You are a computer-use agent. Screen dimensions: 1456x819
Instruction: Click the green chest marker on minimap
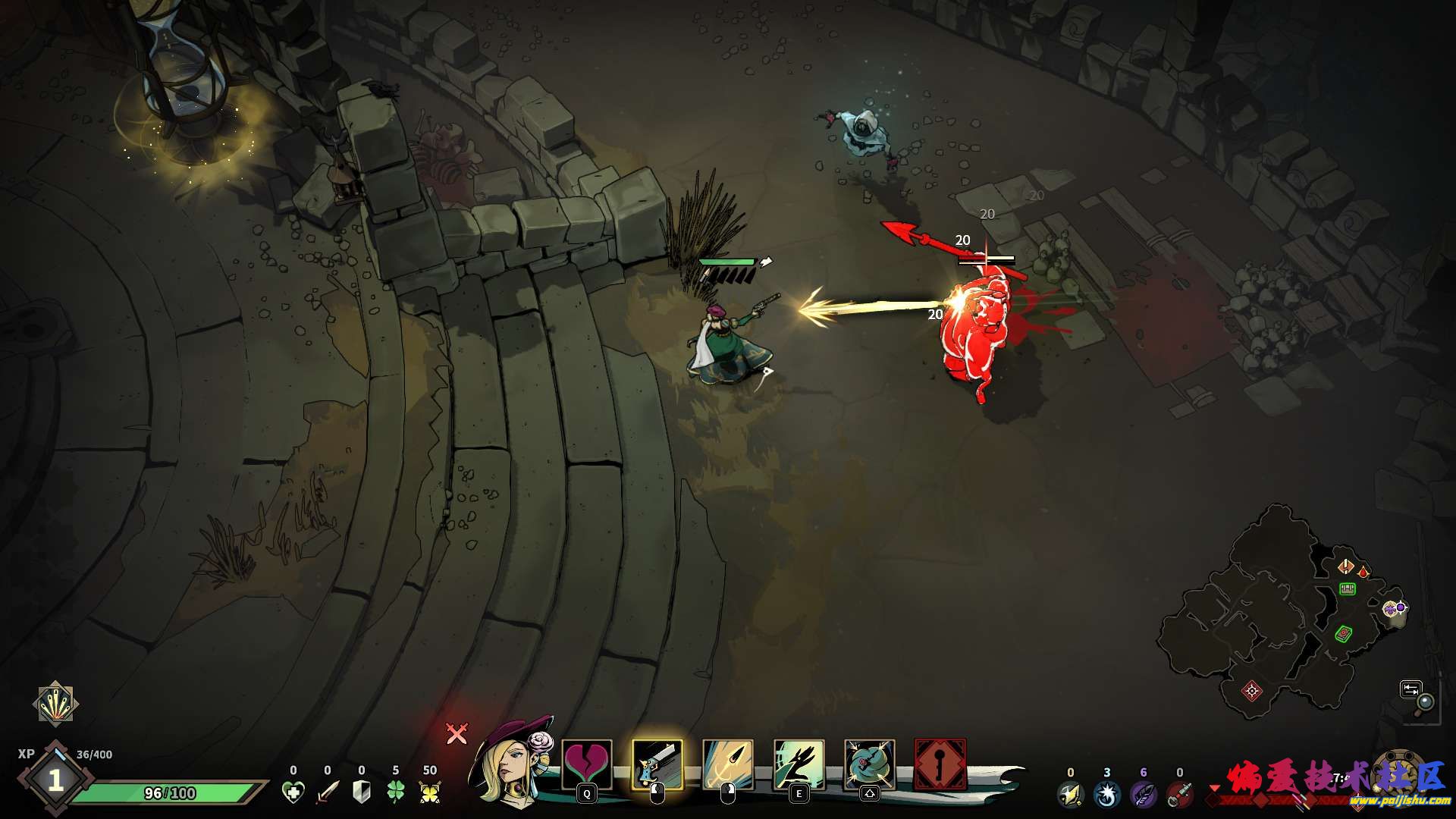click(1347, 588)
